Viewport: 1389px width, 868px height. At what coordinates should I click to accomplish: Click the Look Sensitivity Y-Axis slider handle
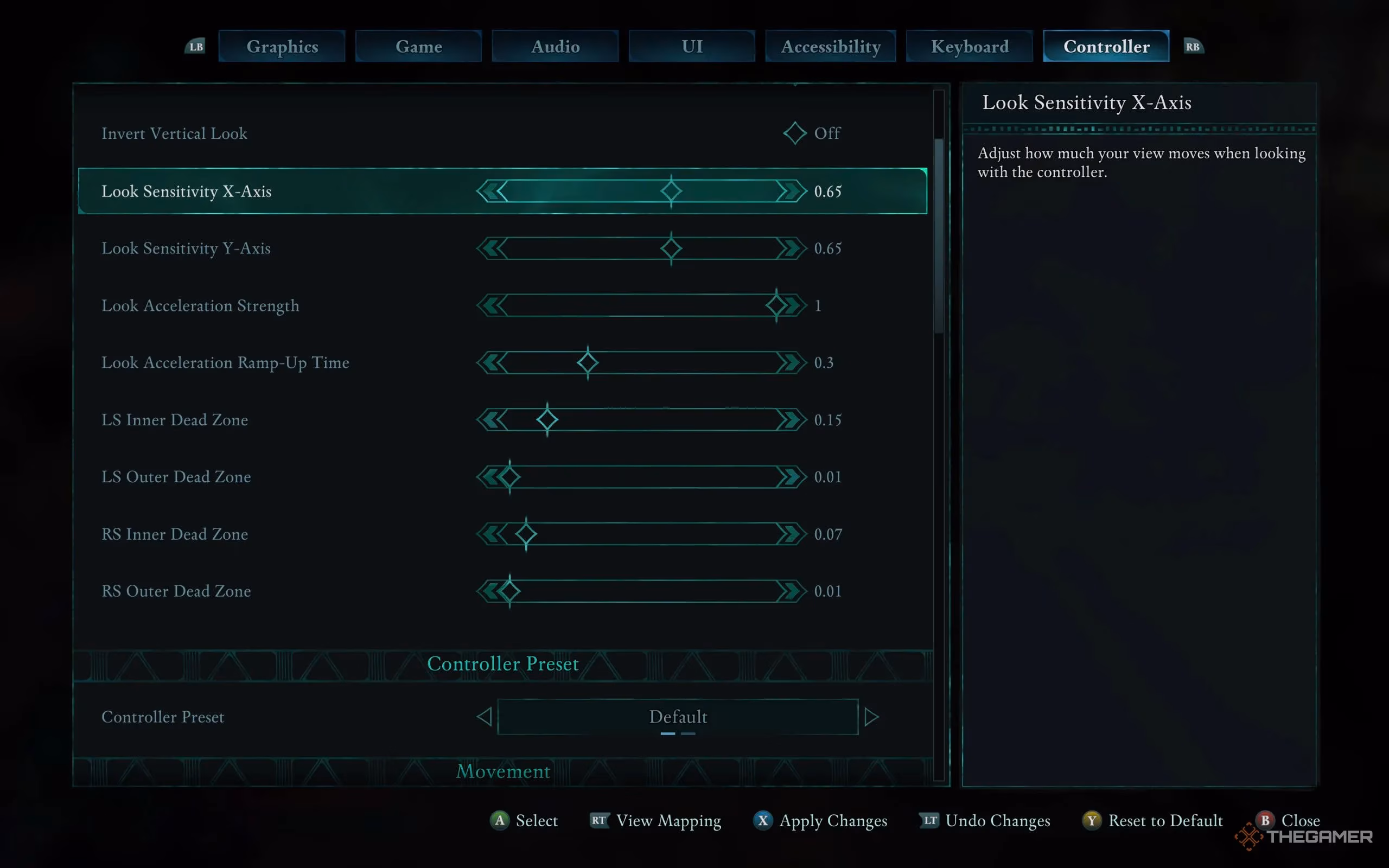click(671, 248)
